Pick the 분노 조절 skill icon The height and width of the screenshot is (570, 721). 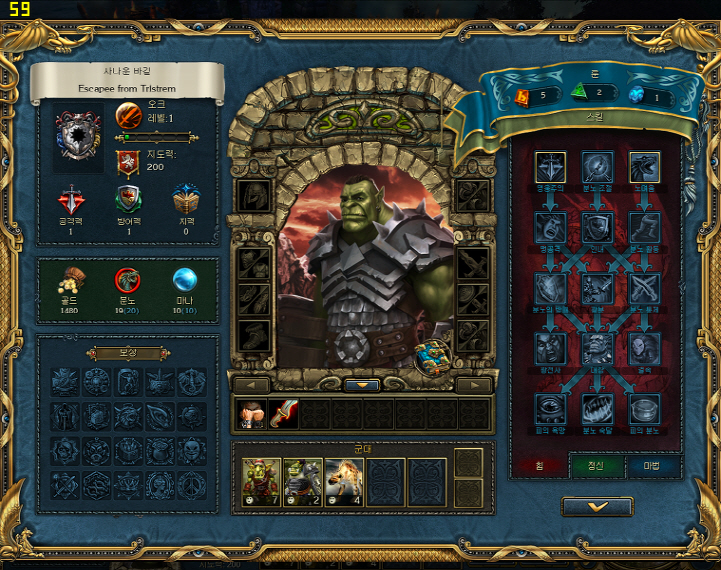pyautogui.click(x=597, y=168)
